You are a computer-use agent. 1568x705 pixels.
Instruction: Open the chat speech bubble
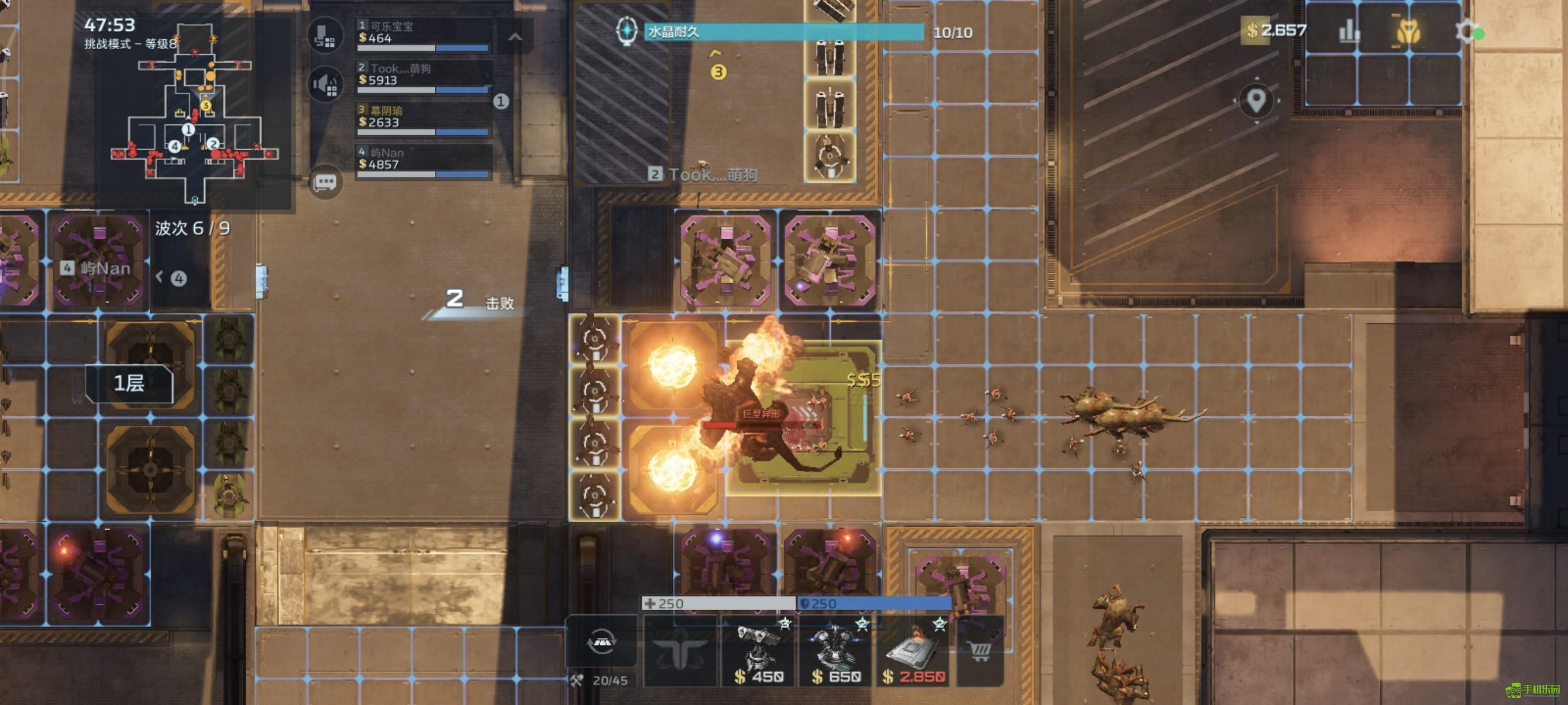(x=325, y=181)
